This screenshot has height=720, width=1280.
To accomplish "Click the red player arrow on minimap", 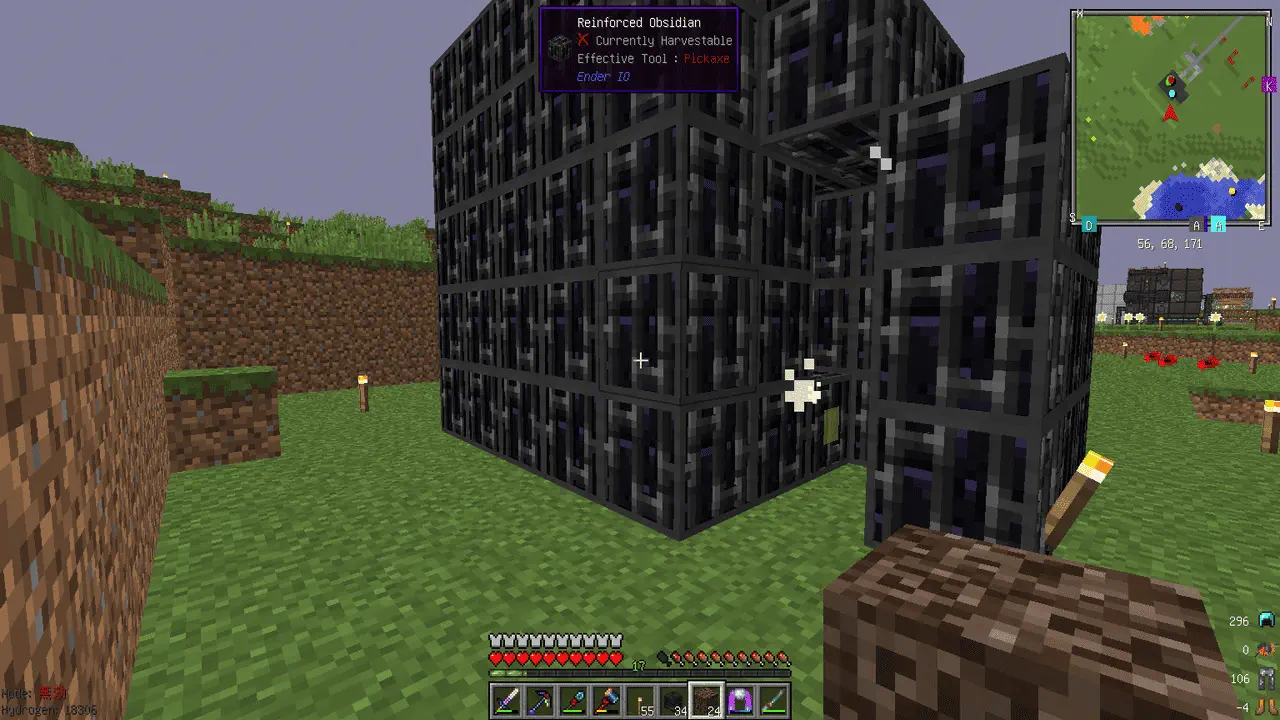I will (1170, 113).
